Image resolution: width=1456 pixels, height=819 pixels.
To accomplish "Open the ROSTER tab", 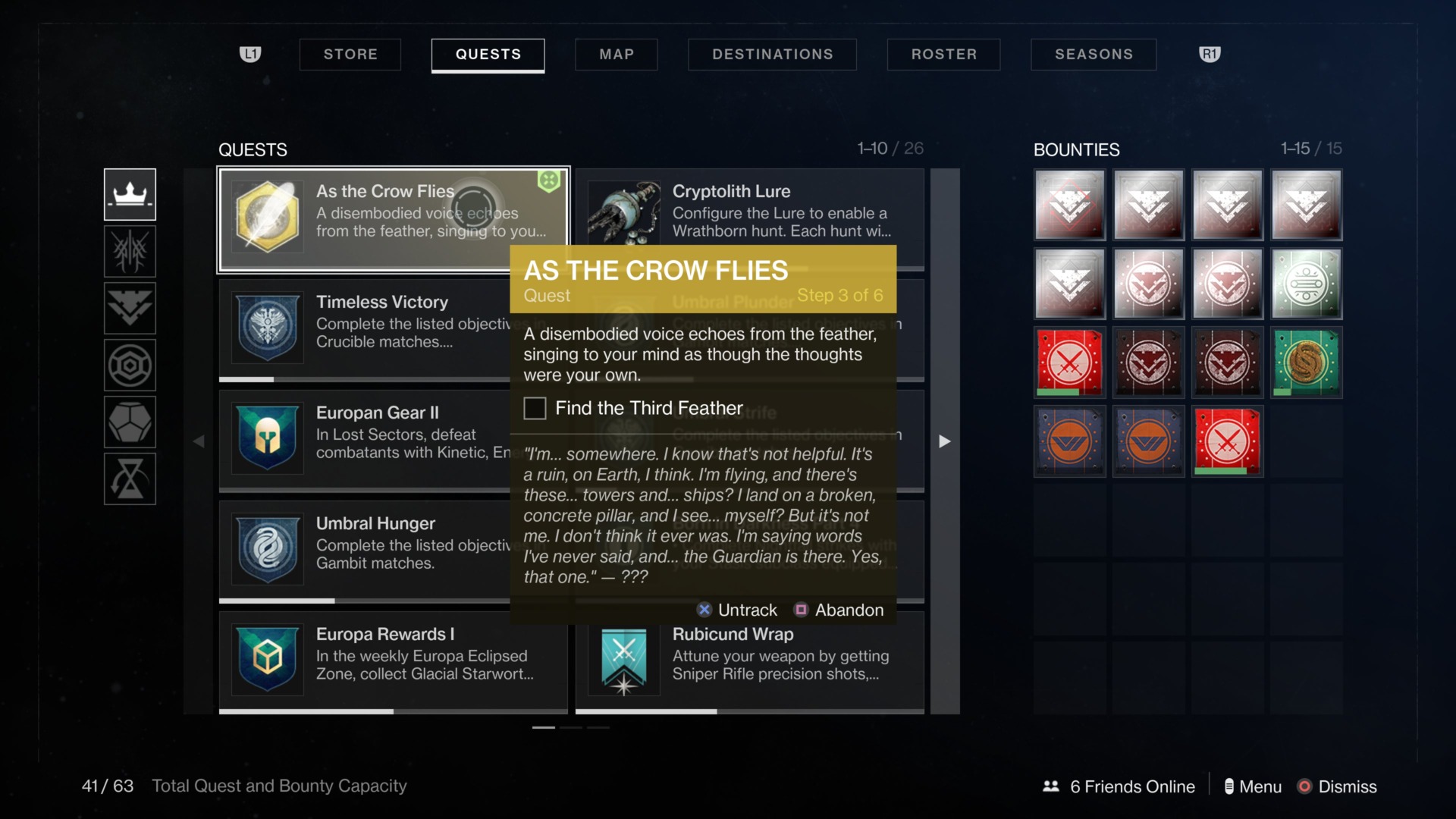I will click(943, 54).
